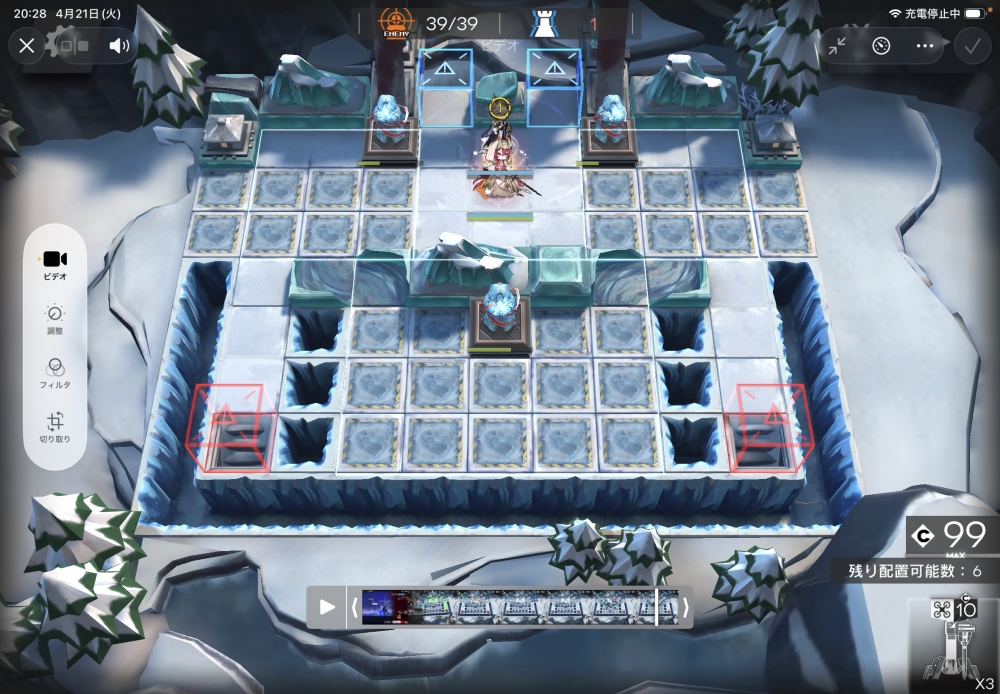
Task: Confirm the edit with the checkmark button
Action: [x=970, y=46]
